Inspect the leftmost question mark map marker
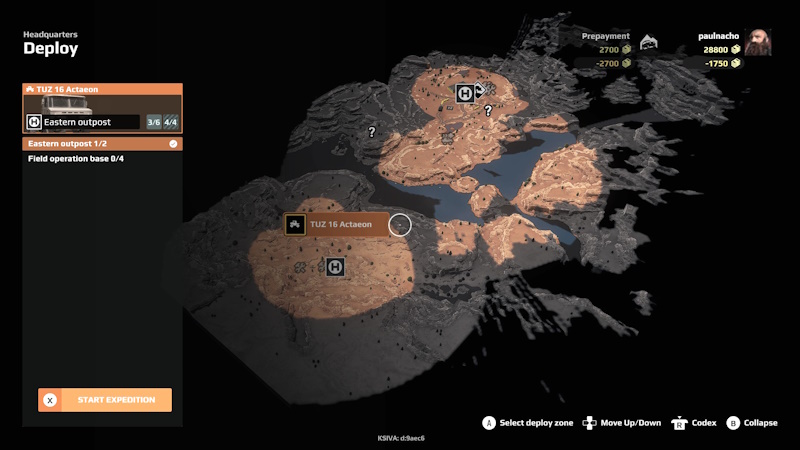Viewport: 800px width, 450px height. [372, 132]
